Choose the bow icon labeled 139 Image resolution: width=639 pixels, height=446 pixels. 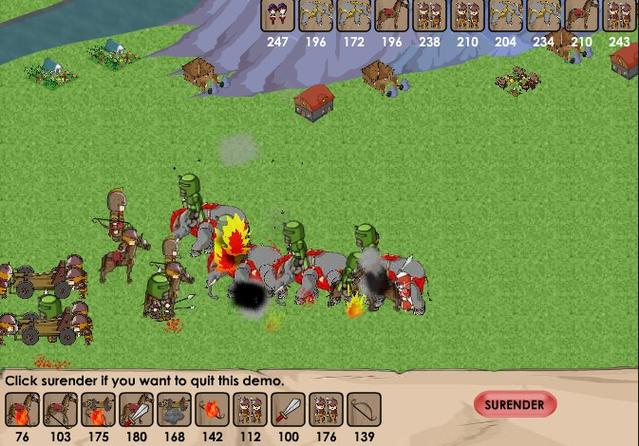tap(364, 410)
